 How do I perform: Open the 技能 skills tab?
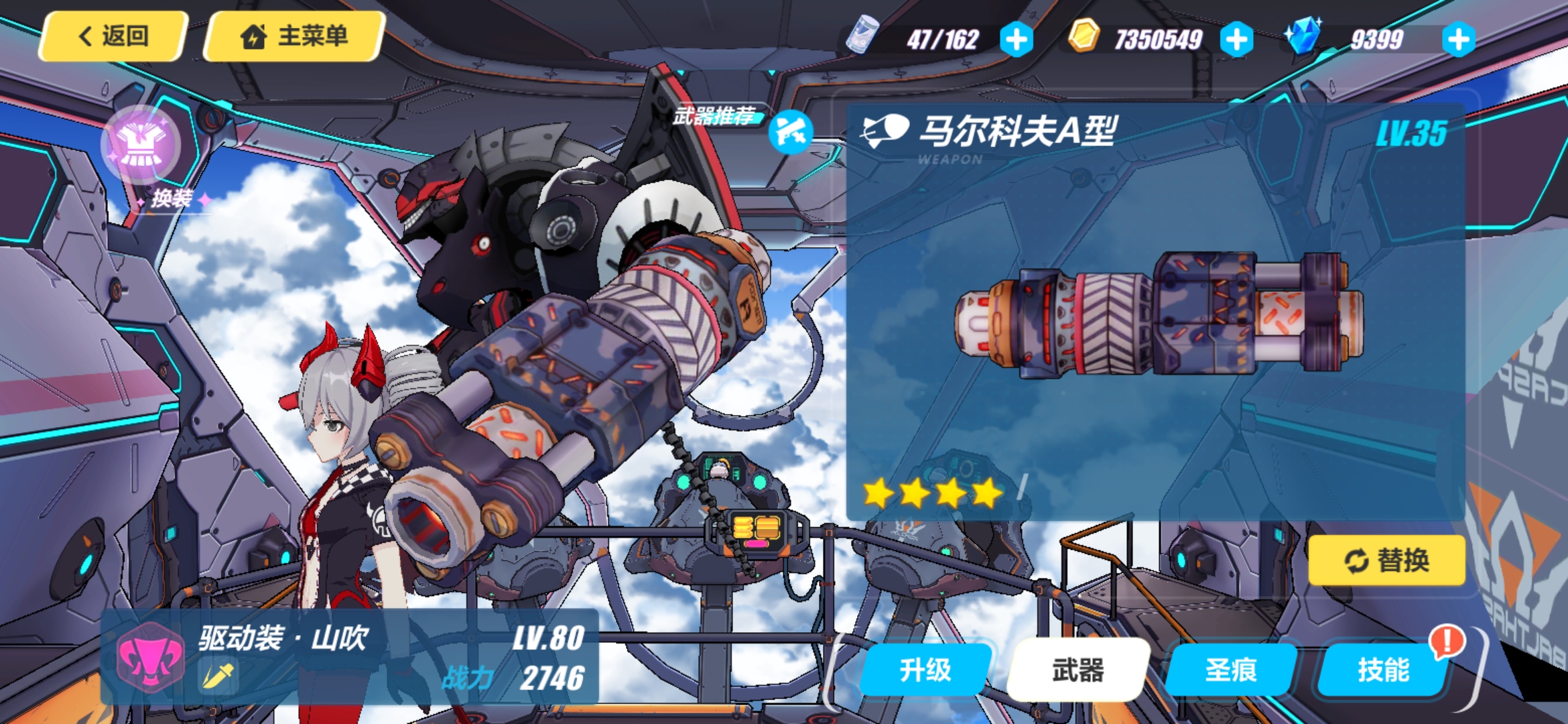click(x=1383, y=670)
